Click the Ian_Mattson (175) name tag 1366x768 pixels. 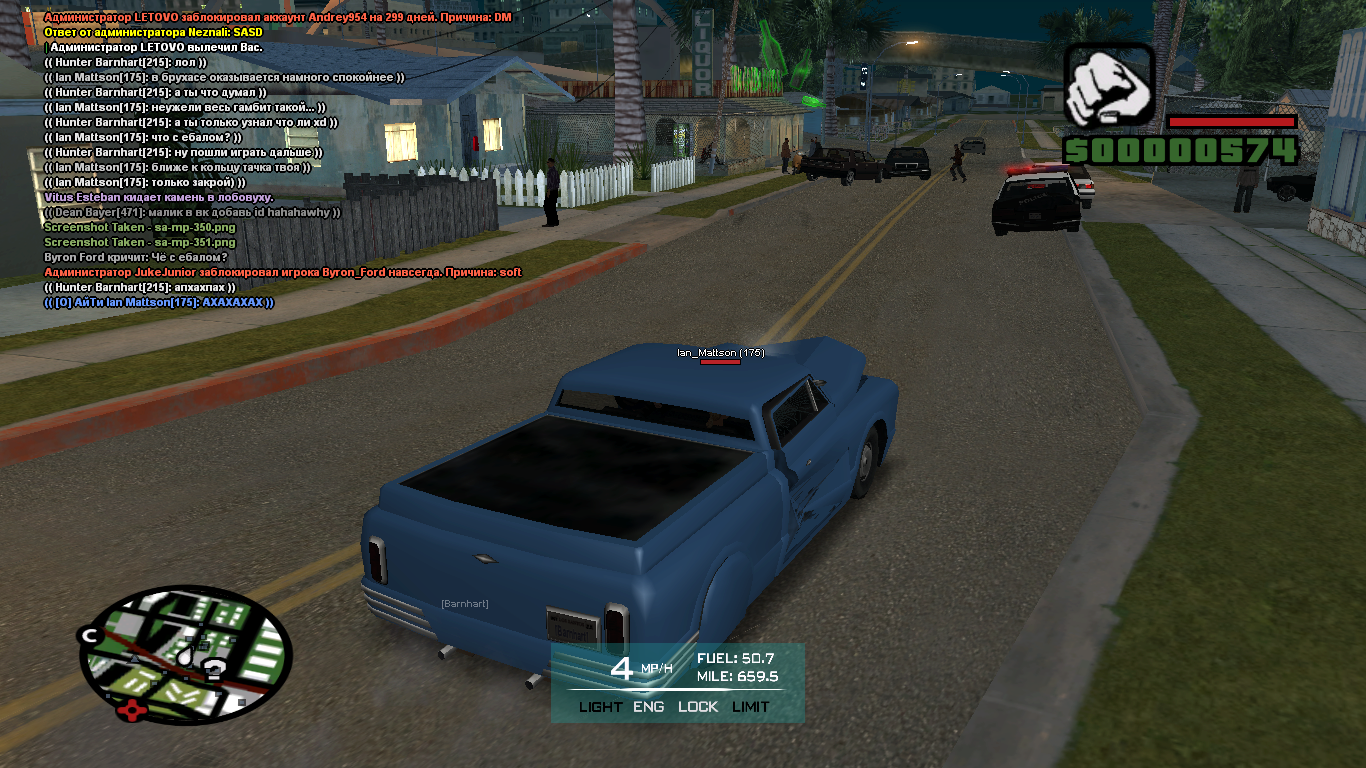(720, 353)
